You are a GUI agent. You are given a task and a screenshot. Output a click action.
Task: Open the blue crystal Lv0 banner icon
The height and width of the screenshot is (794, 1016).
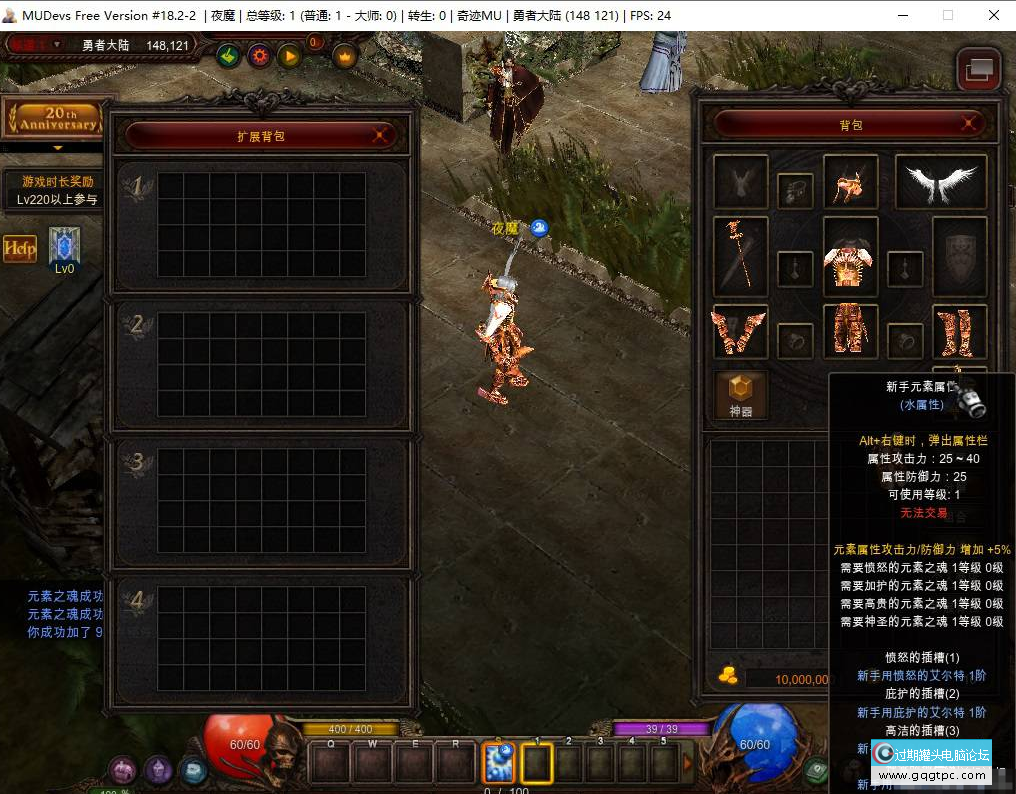(64, 247)
